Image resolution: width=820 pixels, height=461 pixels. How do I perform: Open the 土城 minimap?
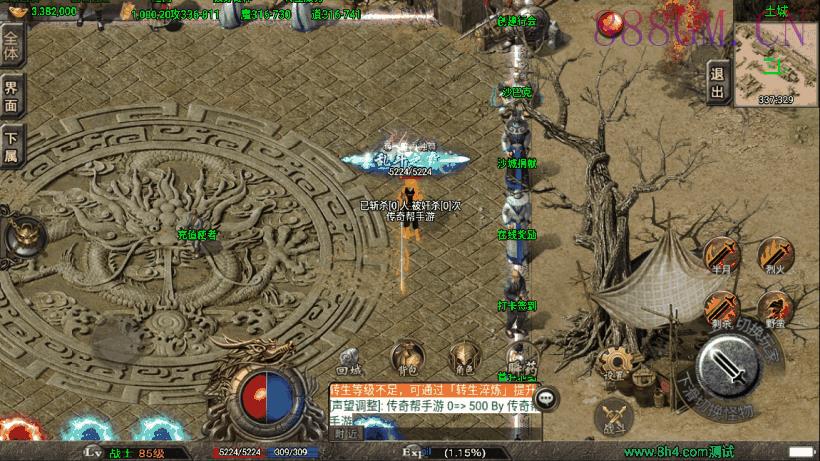[x=775, y=55]
